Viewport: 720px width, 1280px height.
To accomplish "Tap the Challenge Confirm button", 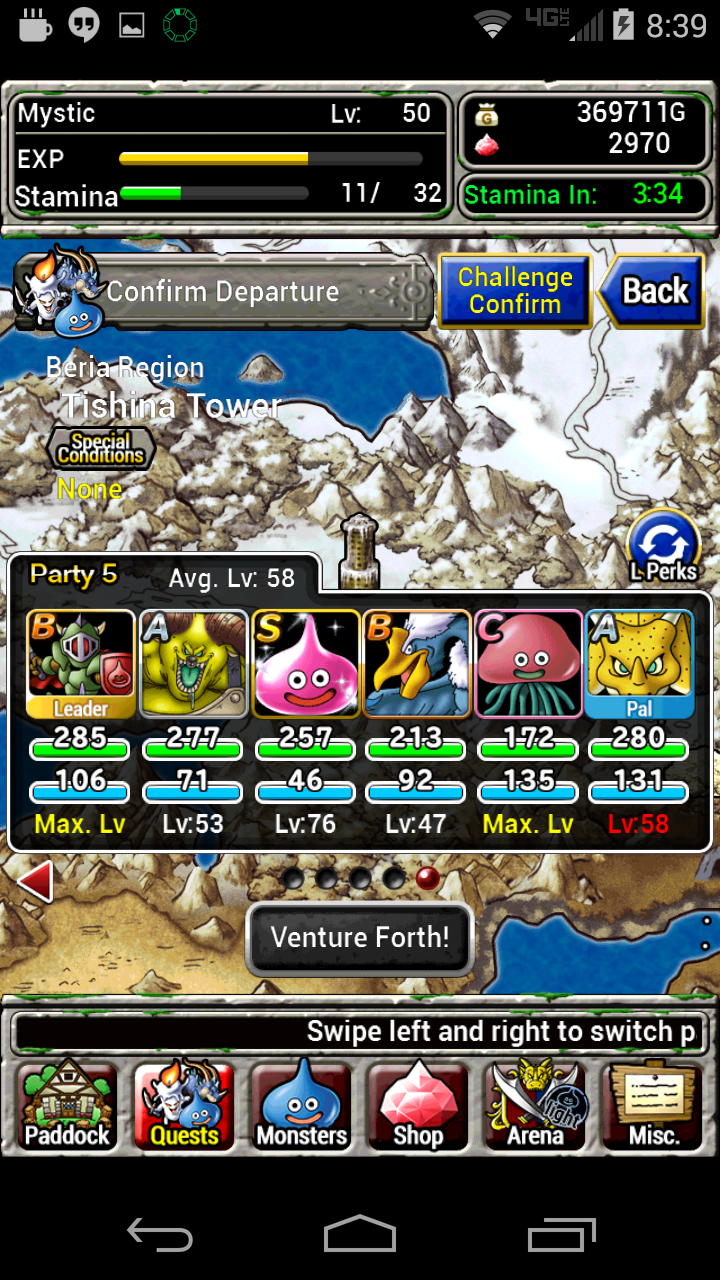I will coord(515,291).
